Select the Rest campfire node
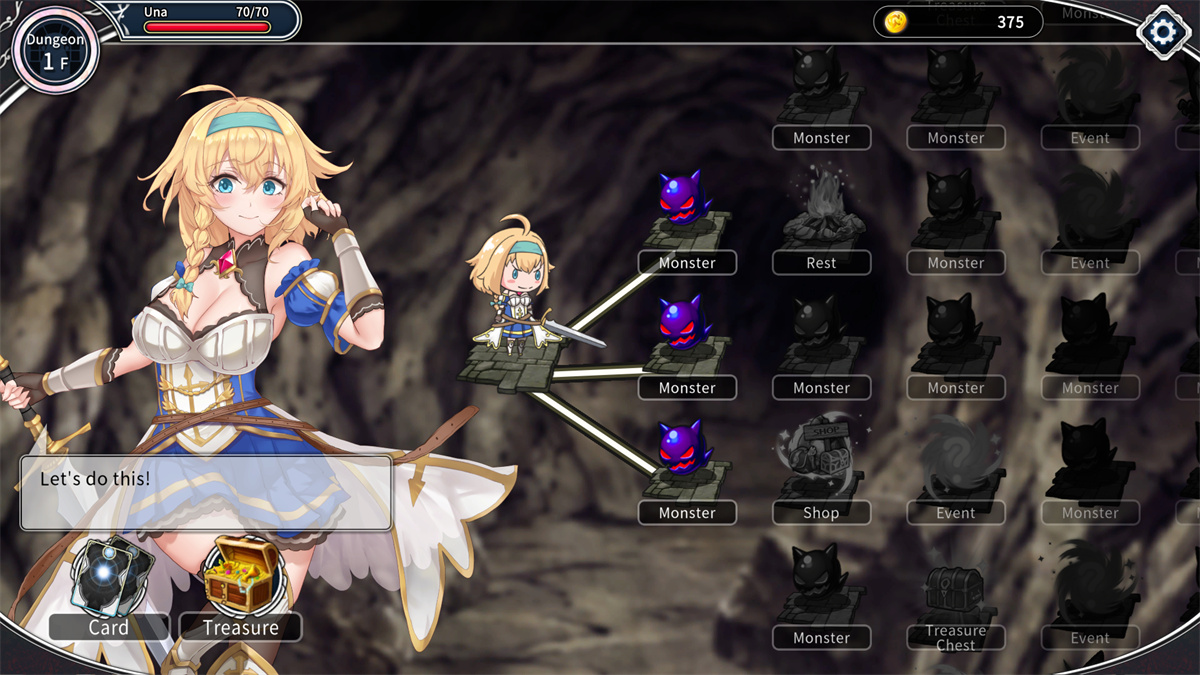The image size is (1200, 675). point(821,222)
